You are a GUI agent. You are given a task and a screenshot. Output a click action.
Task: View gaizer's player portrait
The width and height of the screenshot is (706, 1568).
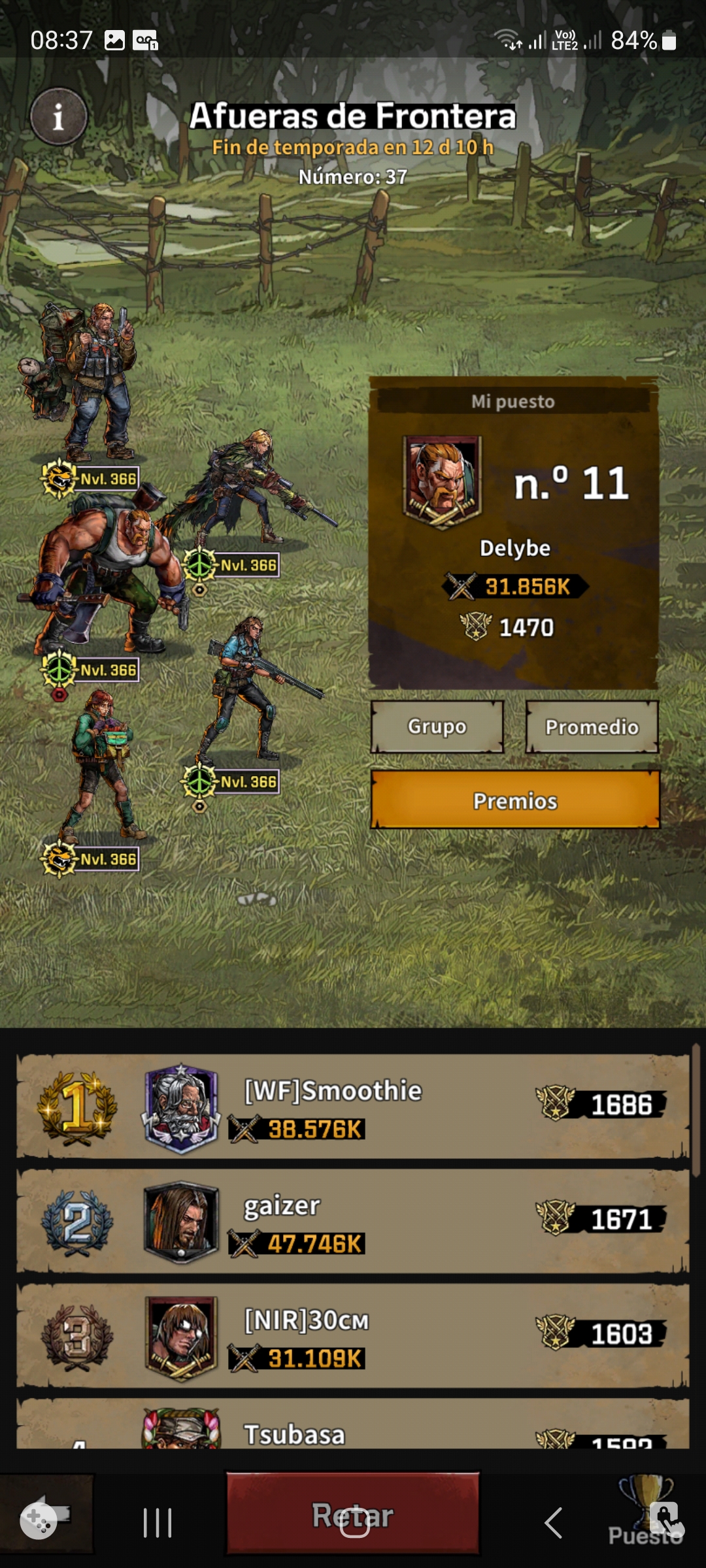[181, 1222]
